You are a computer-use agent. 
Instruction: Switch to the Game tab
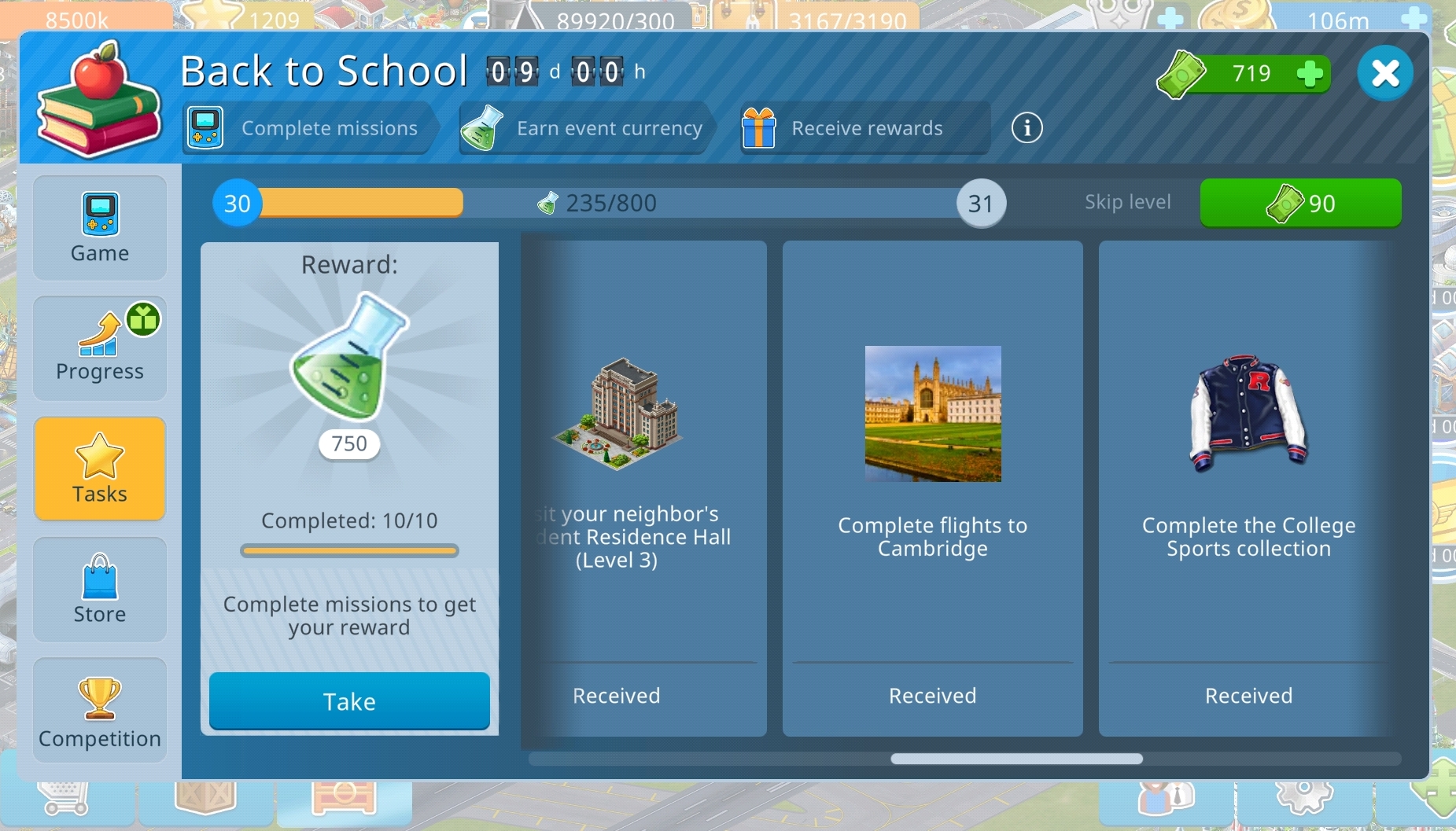click(100, 228)
